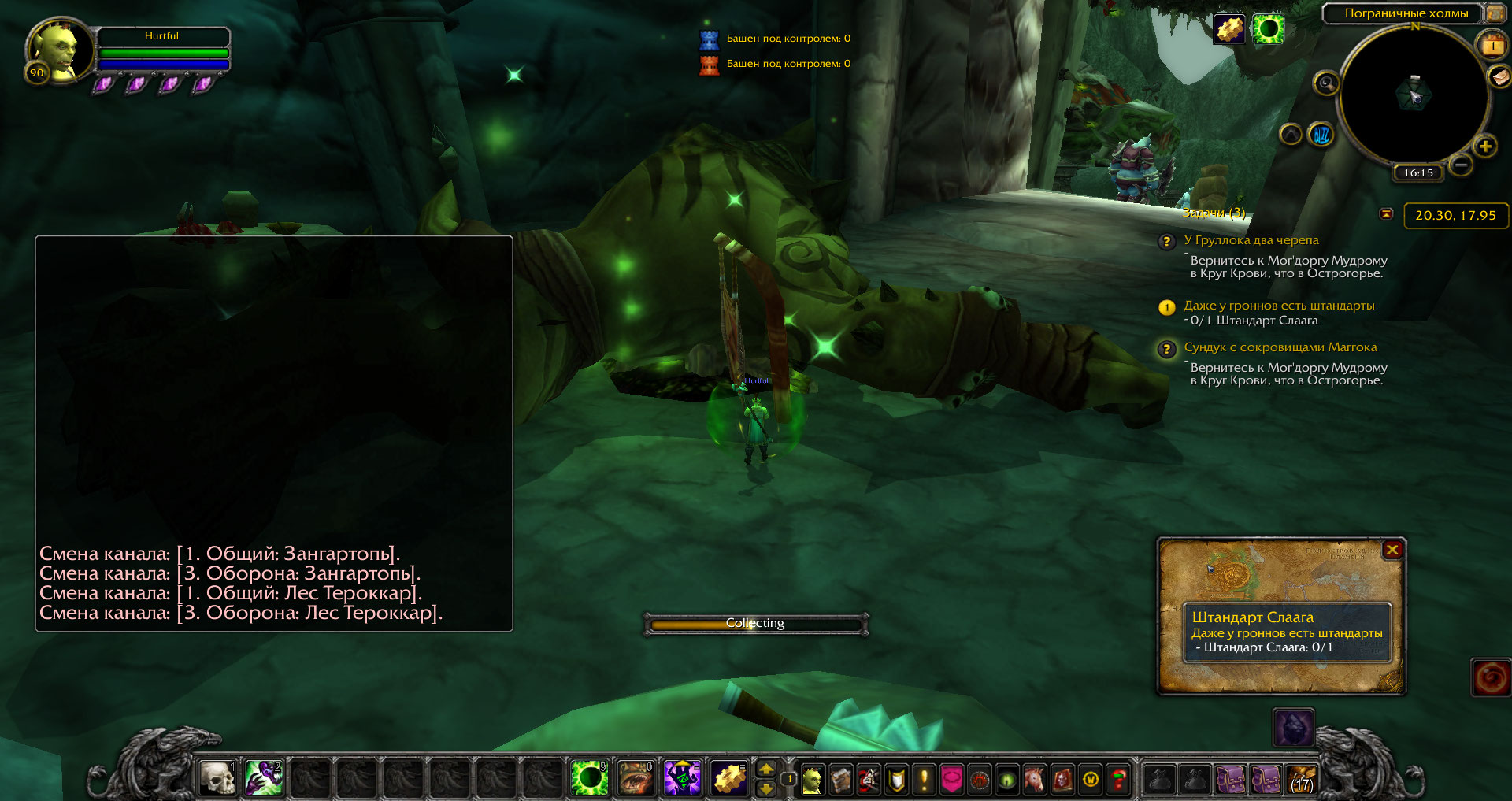Use the golden gear item on the action bar
The width and height of the screenshot is (1512, 801).
(730, 778)
